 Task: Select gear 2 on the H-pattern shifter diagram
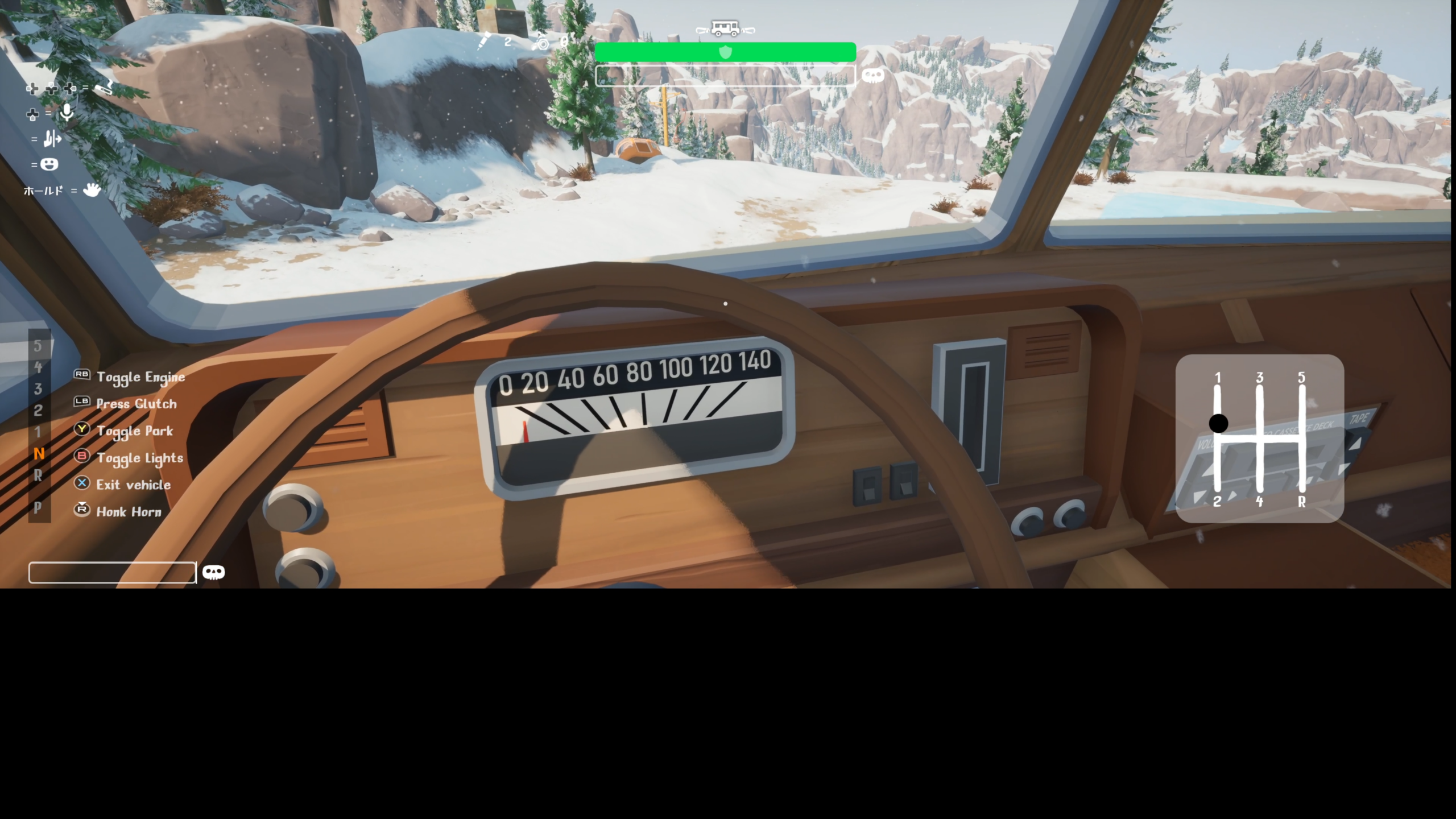(x=1217, y=501)
